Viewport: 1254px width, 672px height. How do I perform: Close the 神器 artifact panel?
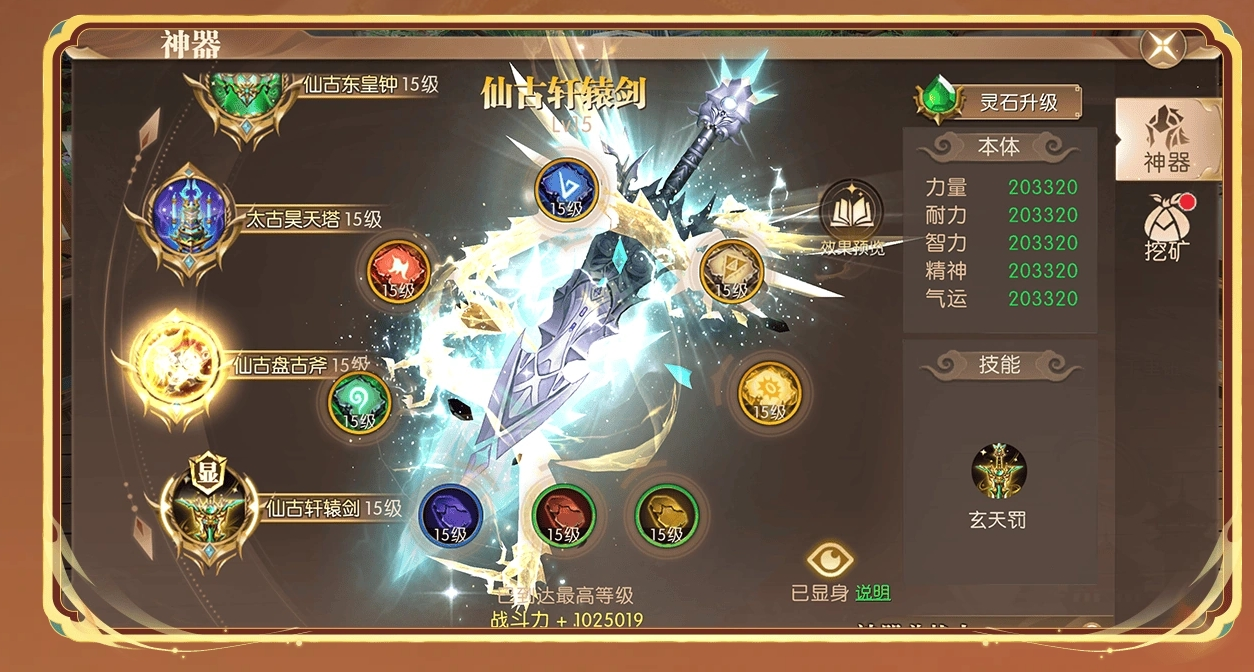coord(1163,46)
